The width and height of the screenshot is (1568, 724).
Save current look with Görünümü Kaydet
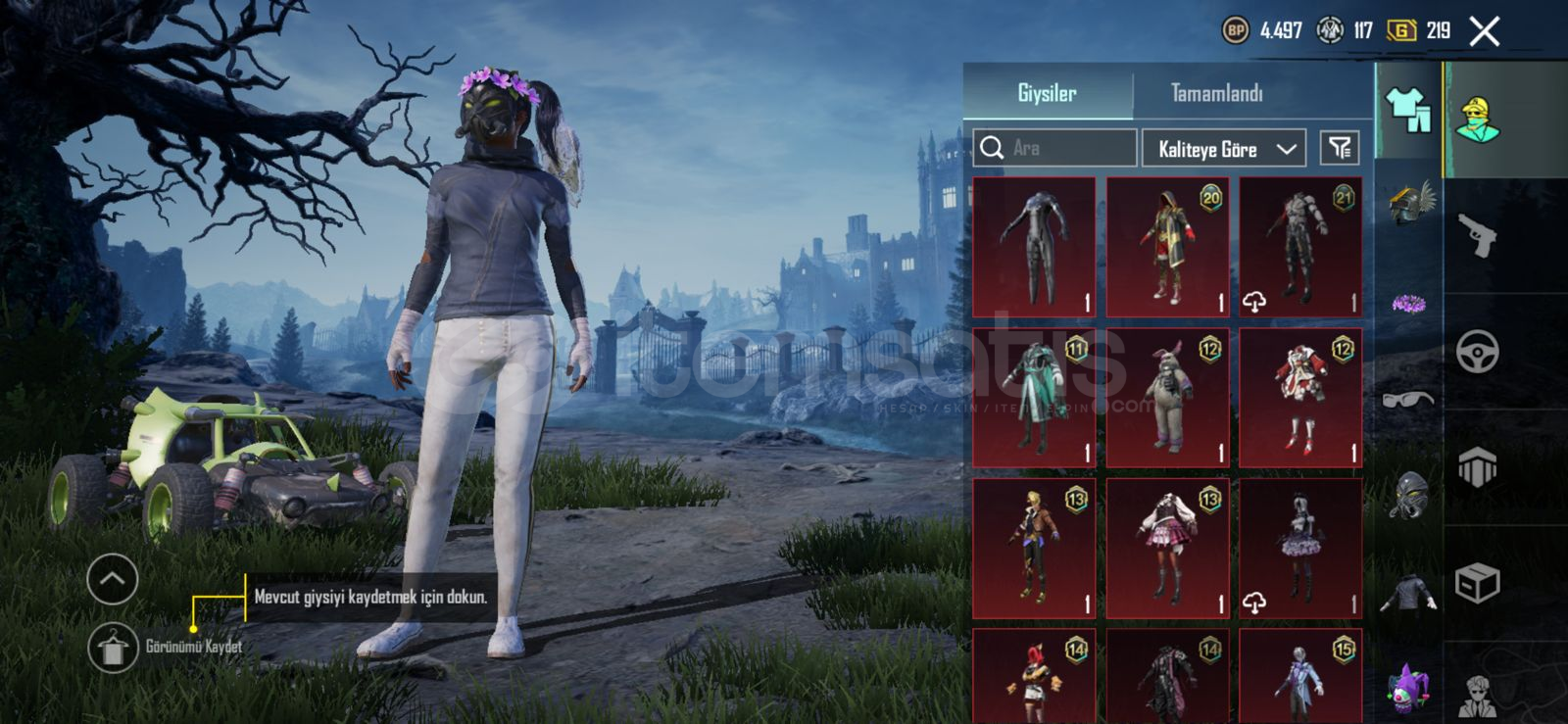113,648
